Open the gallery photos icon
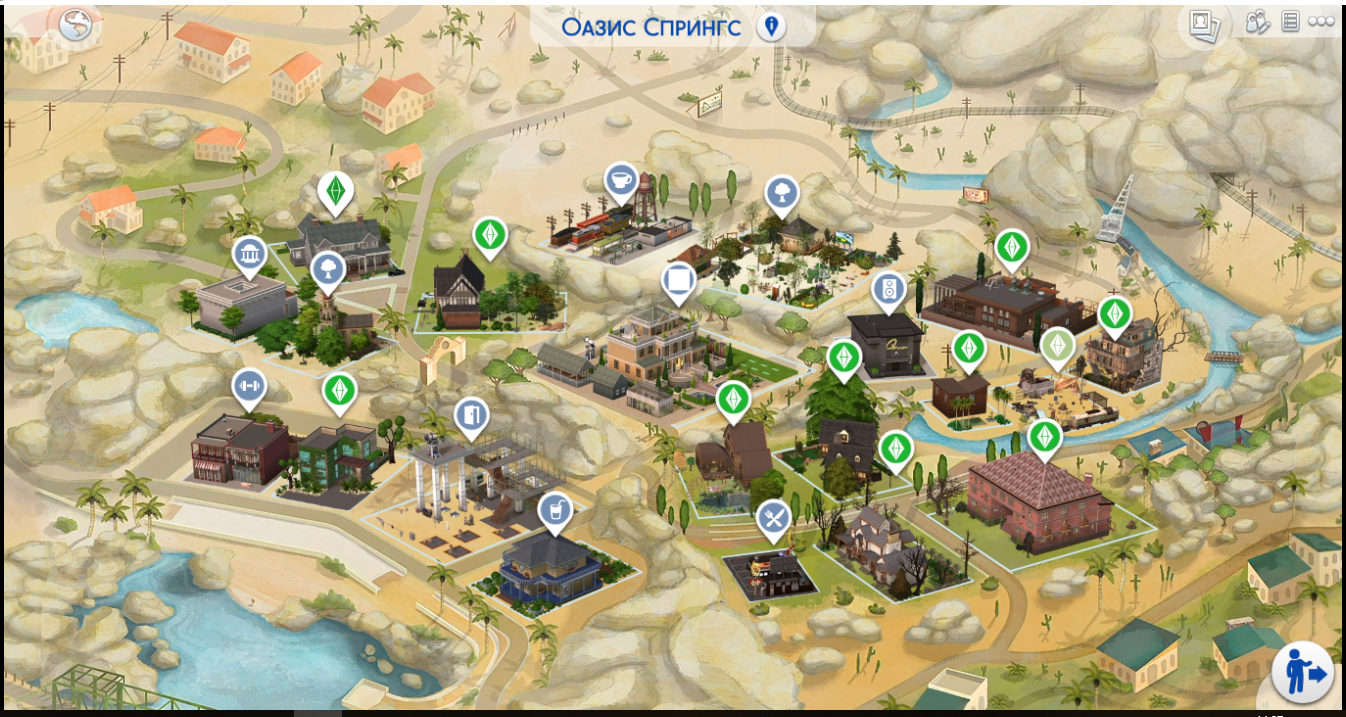 point(1204,23)
